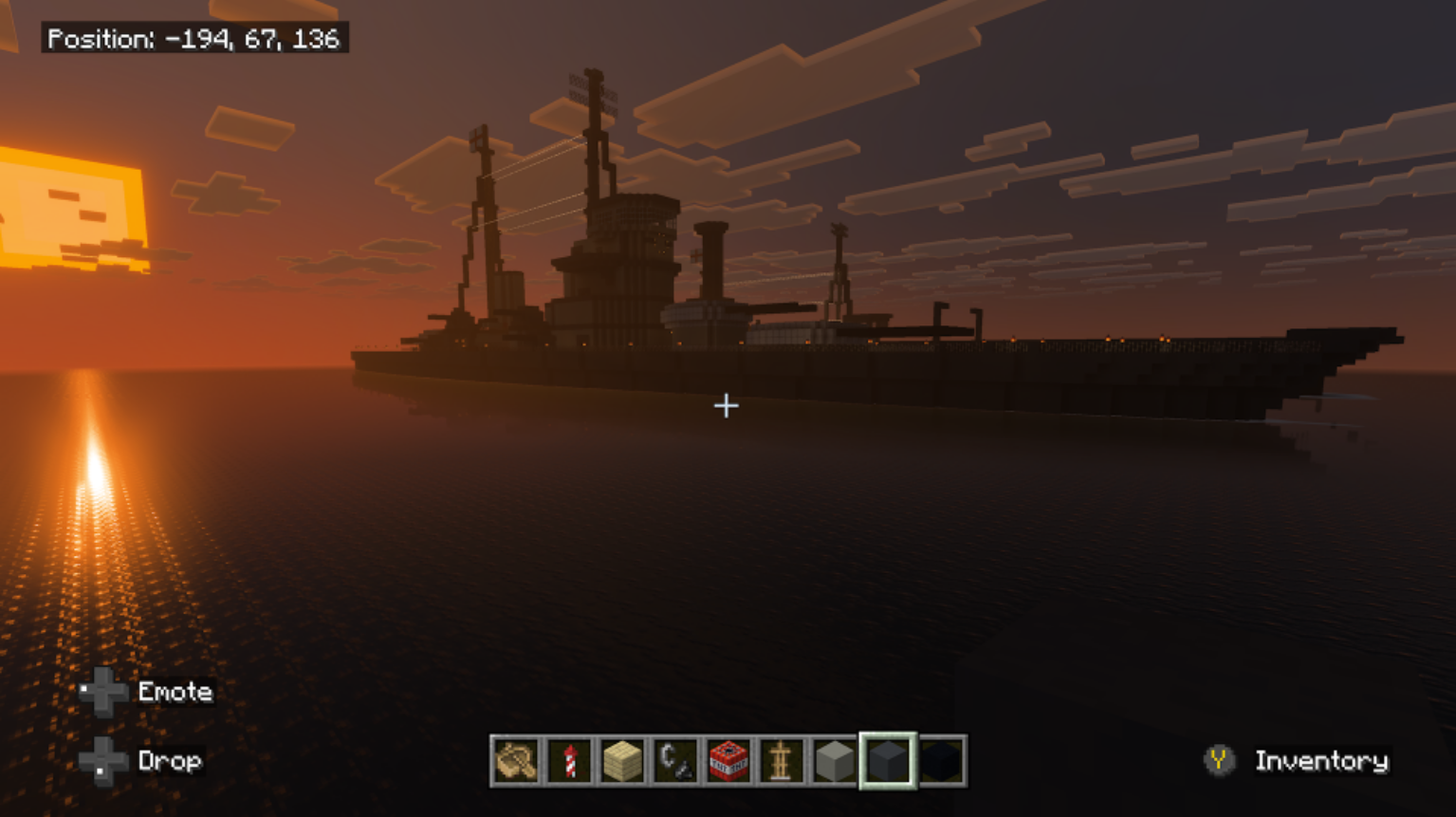Select the birch planks block slot
The width and height of the screenshot is (1456, 817).
click(x=623, y=761)
